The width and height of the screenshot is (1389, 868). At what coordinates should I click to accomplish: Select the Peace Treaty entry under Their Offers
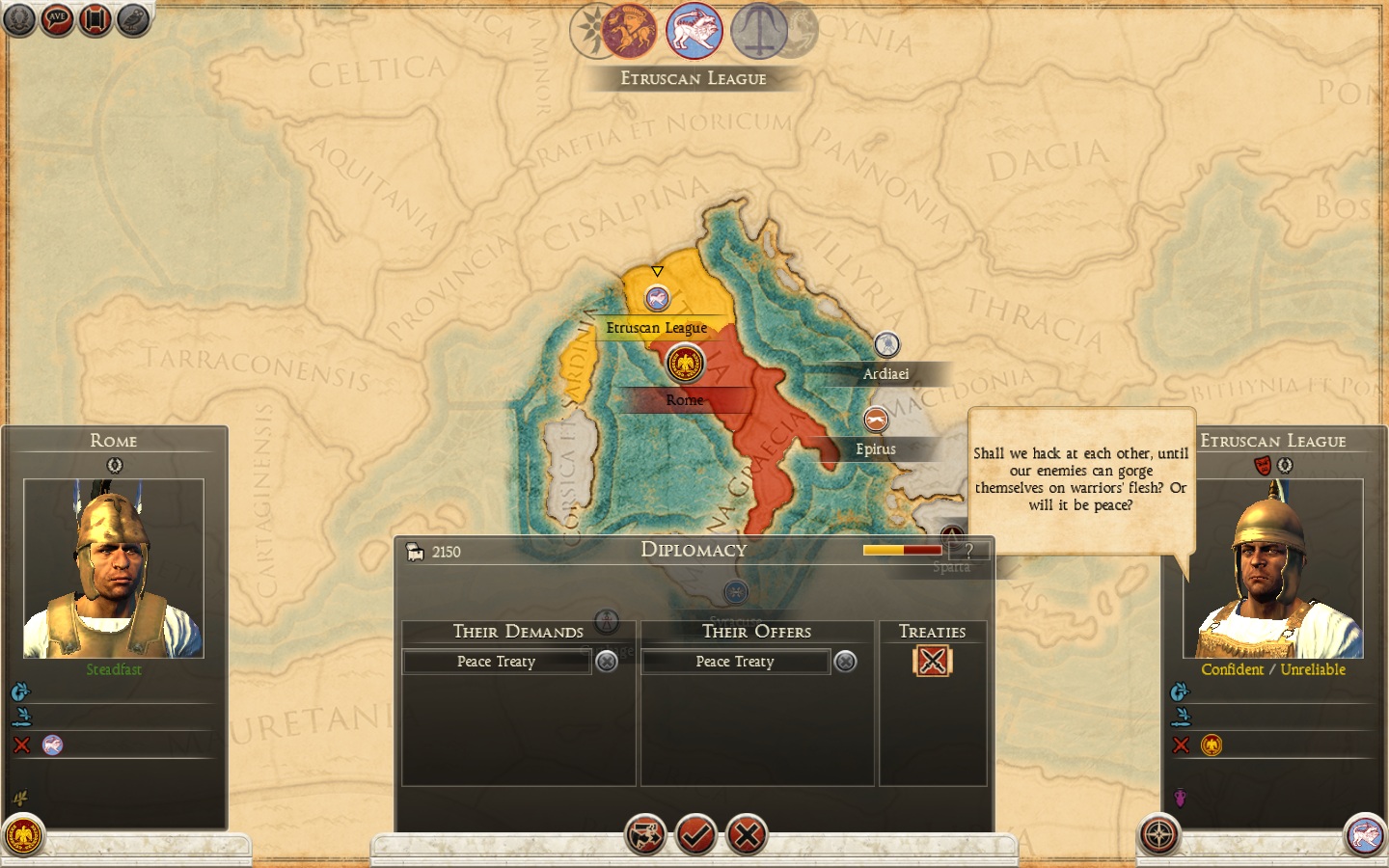[735, 662]
